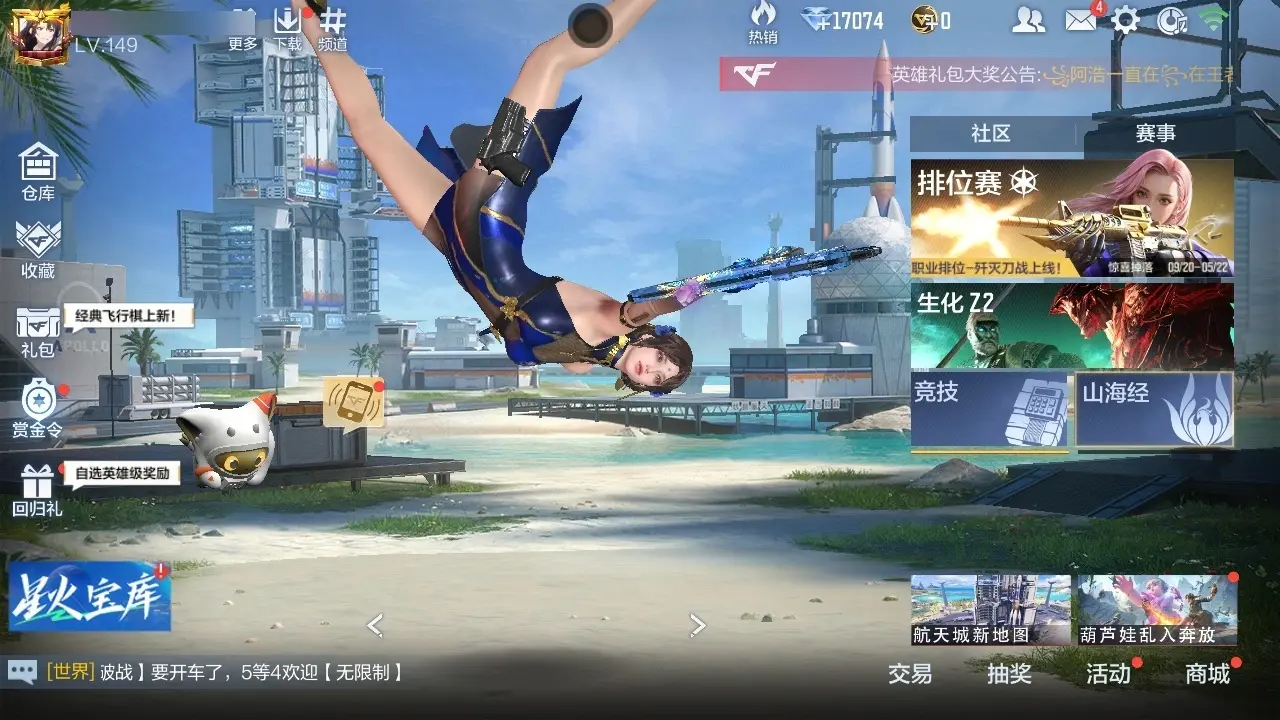
Task: Open the 礼包 gift pack icon
Action: click(x=38, y=332)
